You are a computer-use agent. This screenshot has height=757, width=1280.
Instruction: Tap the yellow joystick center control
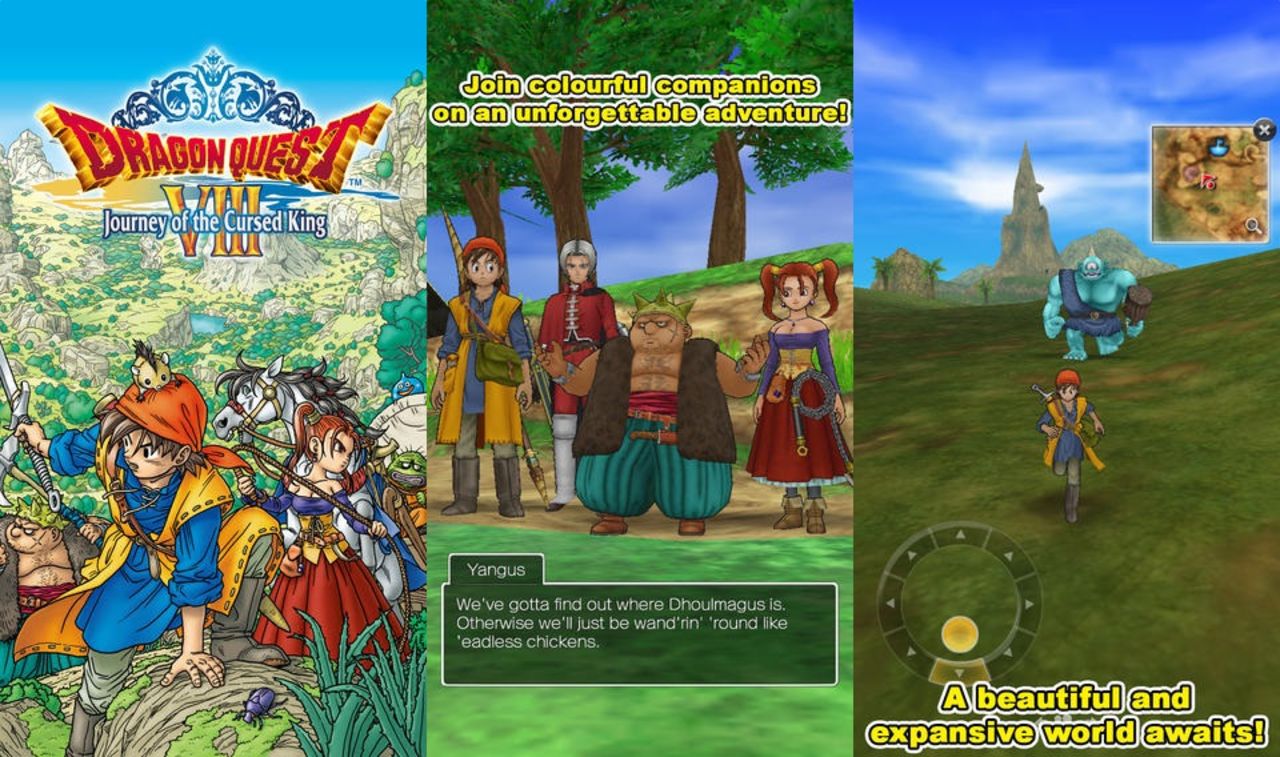pyautogui.click(x=959, y=633)
